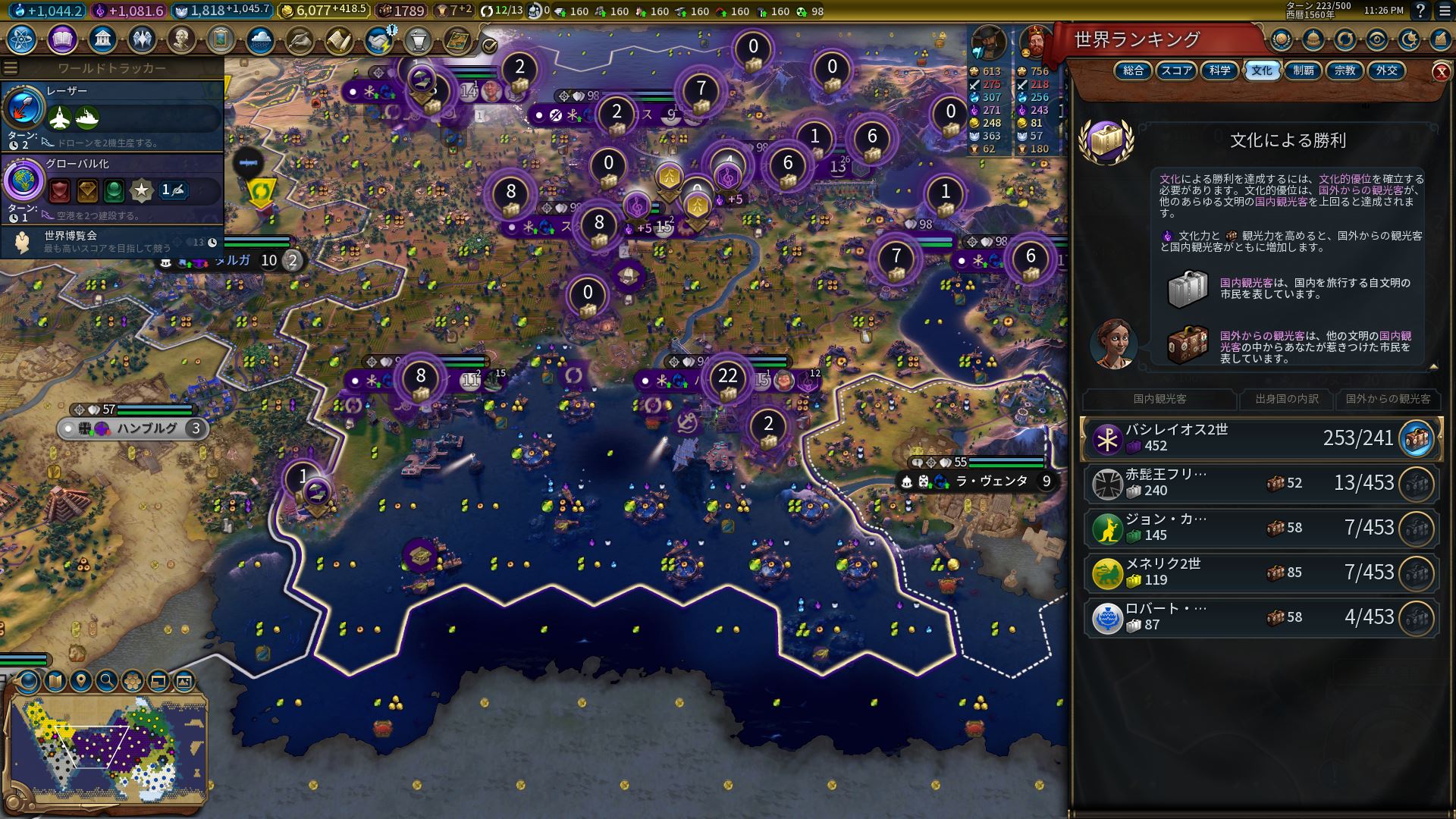Click the グローバル化 civic tracker entry
Image resolution: width=1456 pixels, height=819 pixels.
[x=112, y=187]
